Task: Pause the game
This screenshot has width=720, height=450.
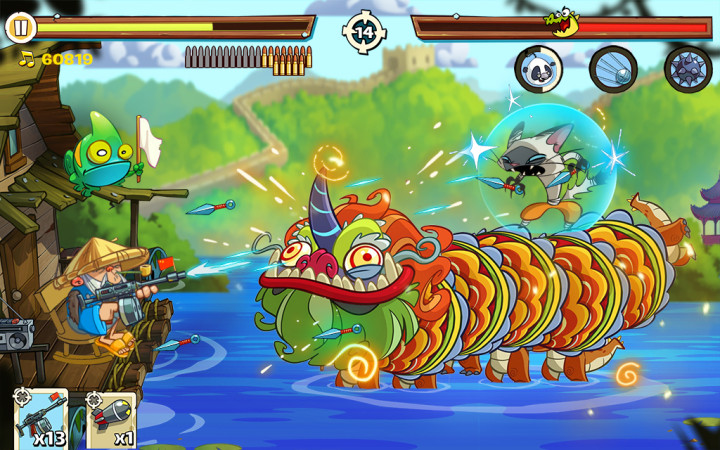Action: (x=19, y=27)
